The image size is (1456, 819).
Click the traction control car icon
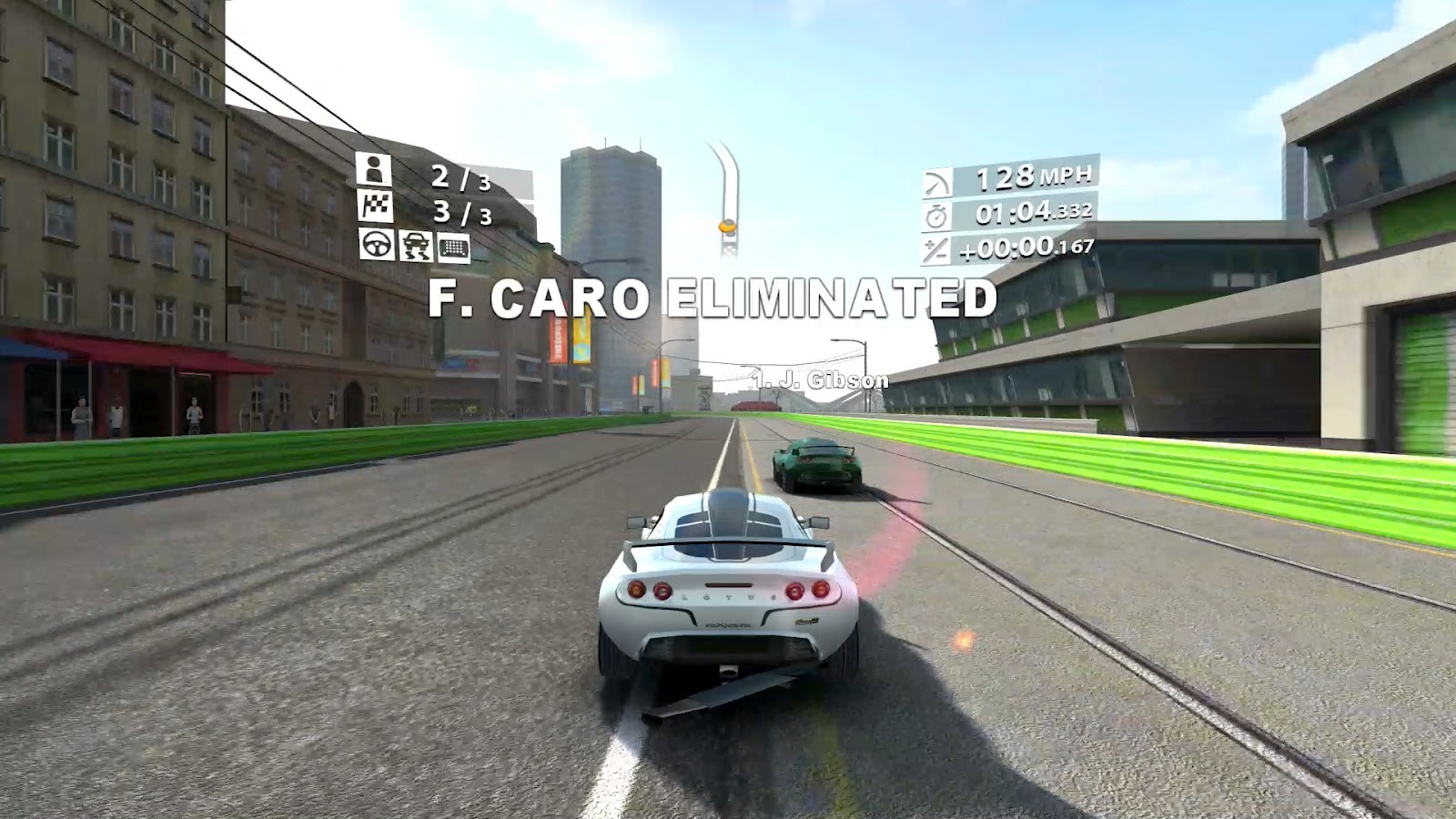pyautogui.click(x=416, y=246)
